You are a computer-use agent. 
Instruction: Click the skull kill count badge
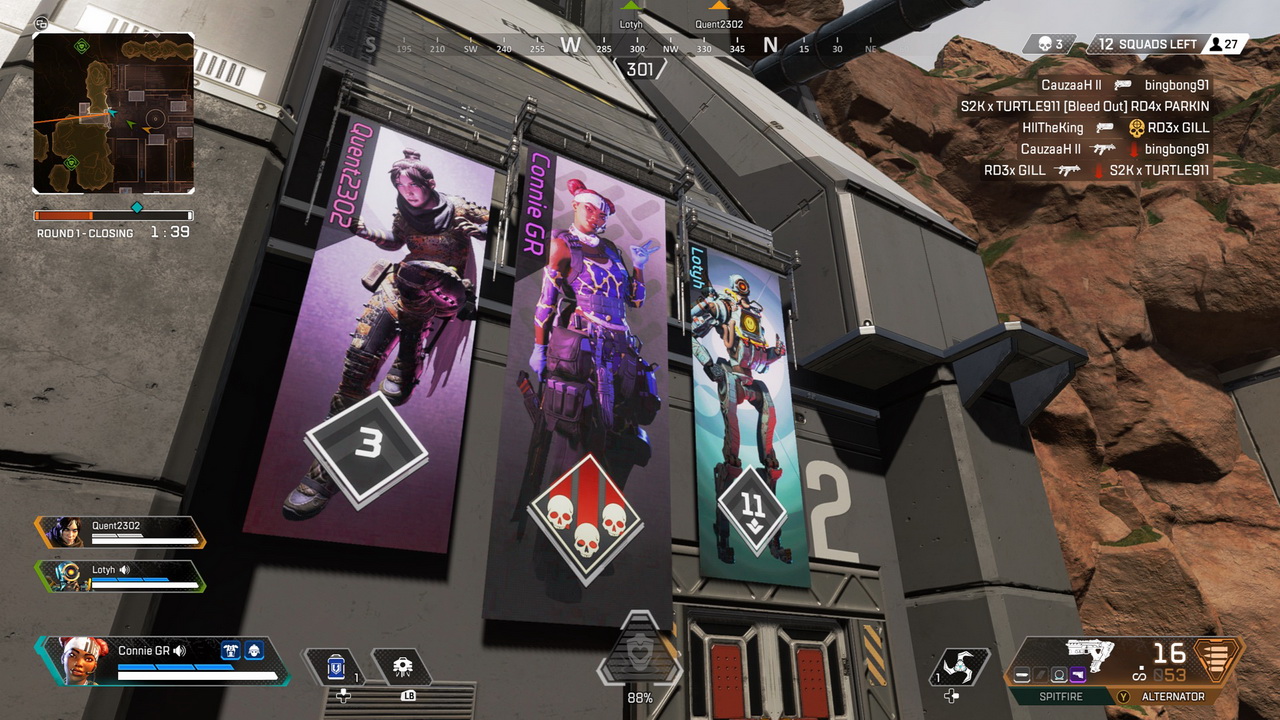coord(1050,44)
